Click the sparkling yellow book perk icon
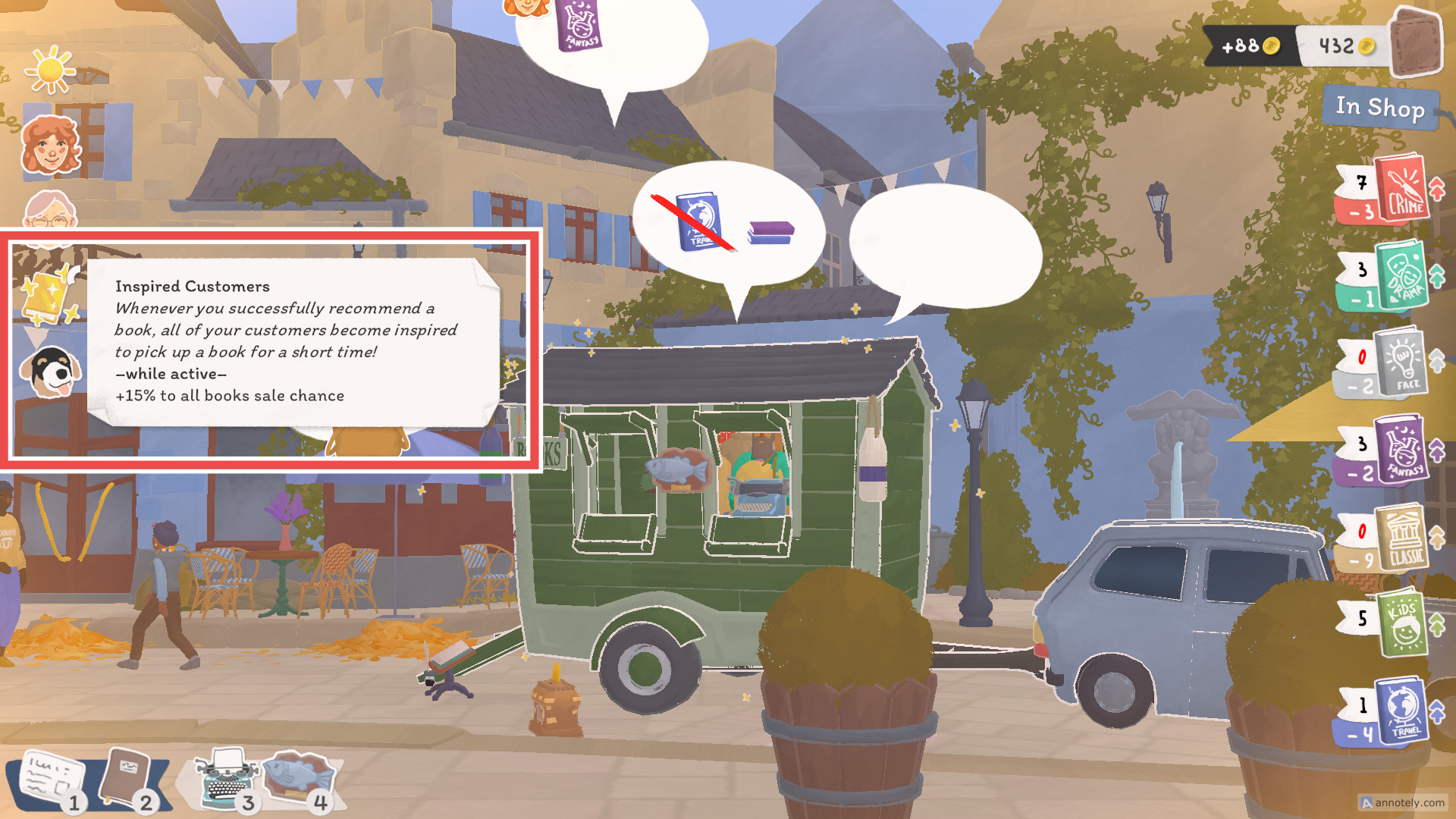 [x=48, y=294]
